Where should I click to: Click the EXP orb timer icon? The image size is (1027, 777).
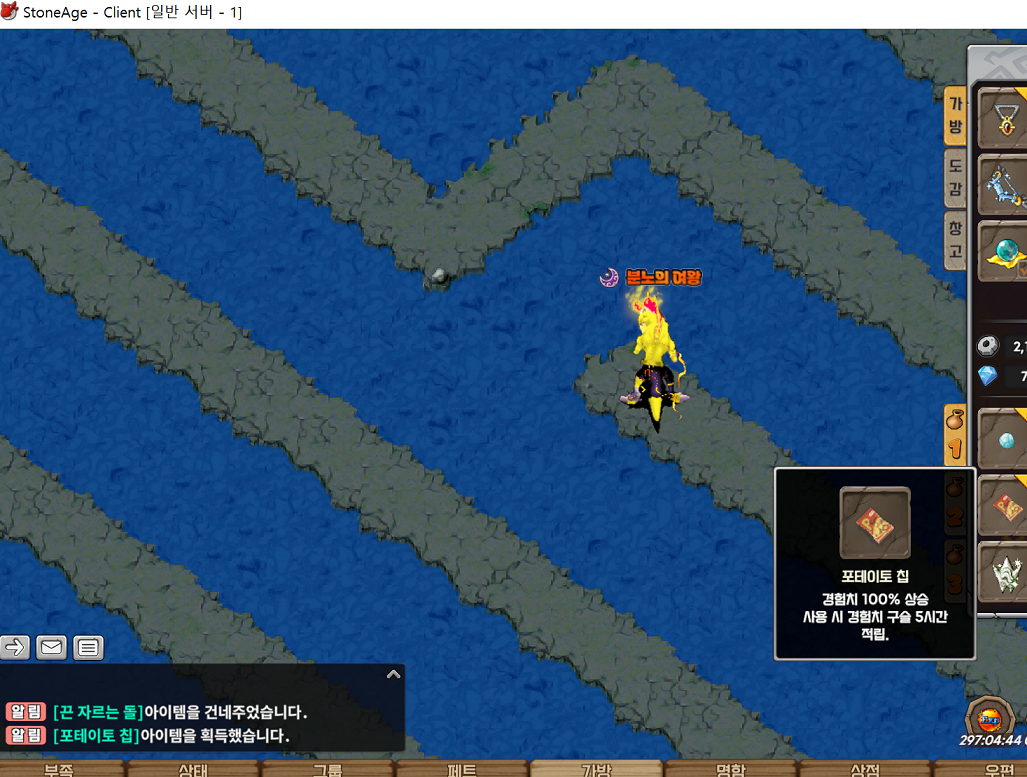(990, 717)
